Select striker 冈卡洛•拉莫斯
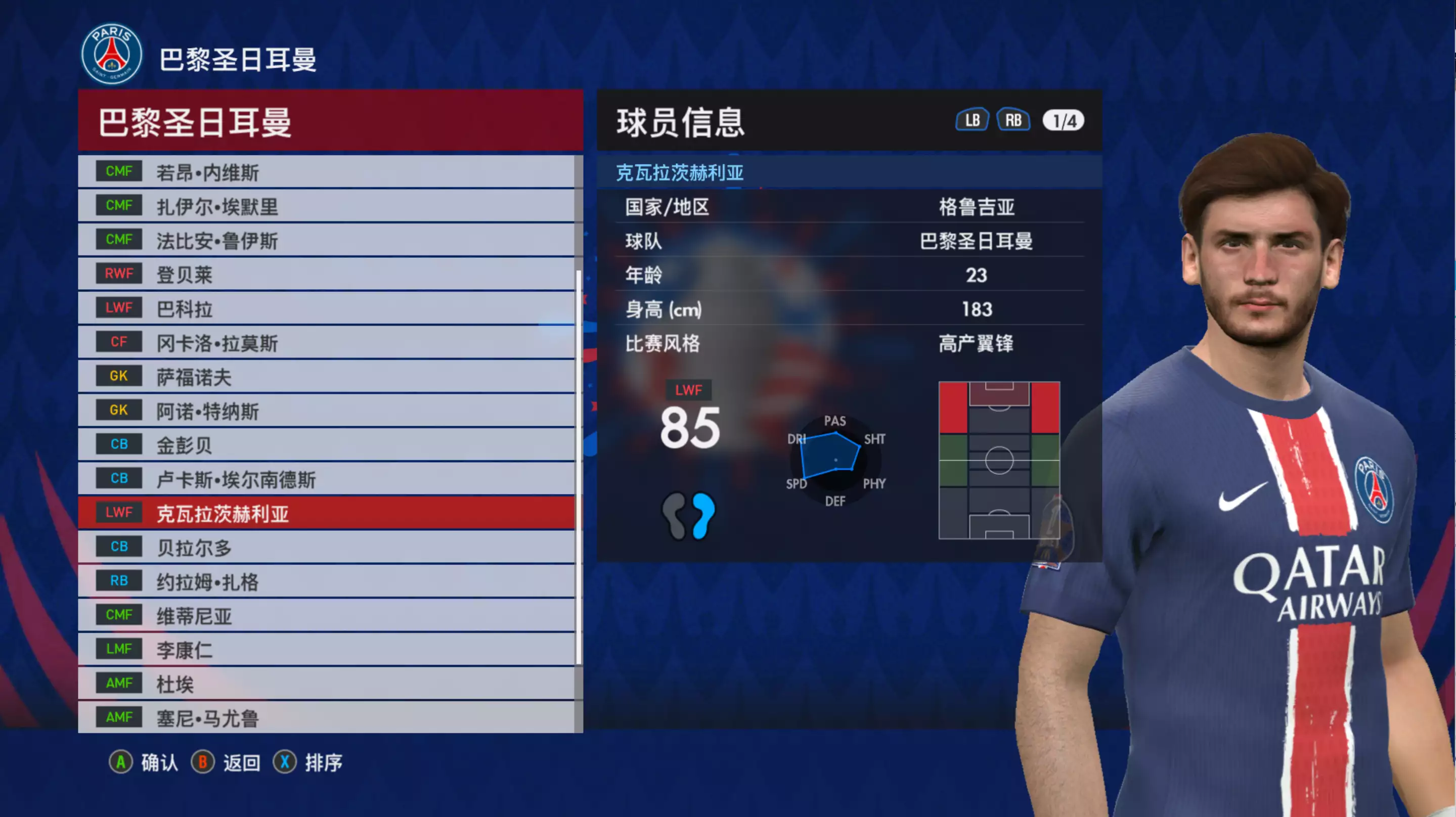The image size is (1456, 817). (326, 342)
